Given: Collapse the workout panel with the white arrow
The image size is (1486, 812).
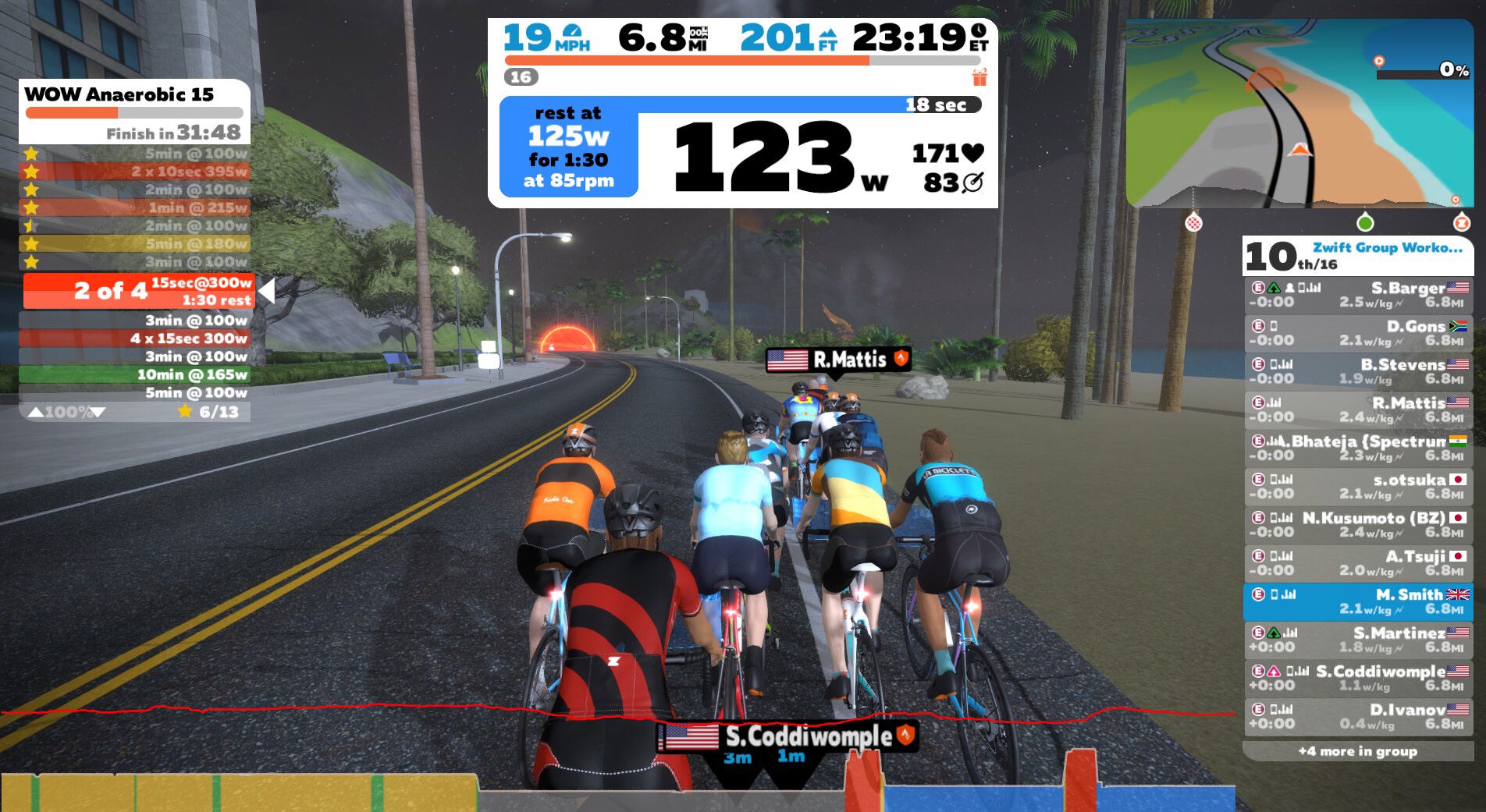Looking at the screenshot, I should (267, 291).
